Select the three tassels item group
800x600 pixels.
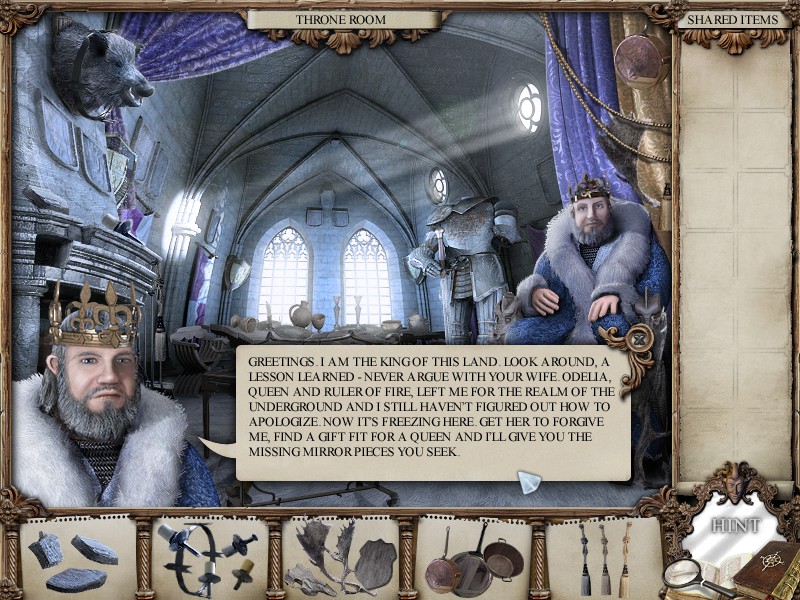[603, 559]
